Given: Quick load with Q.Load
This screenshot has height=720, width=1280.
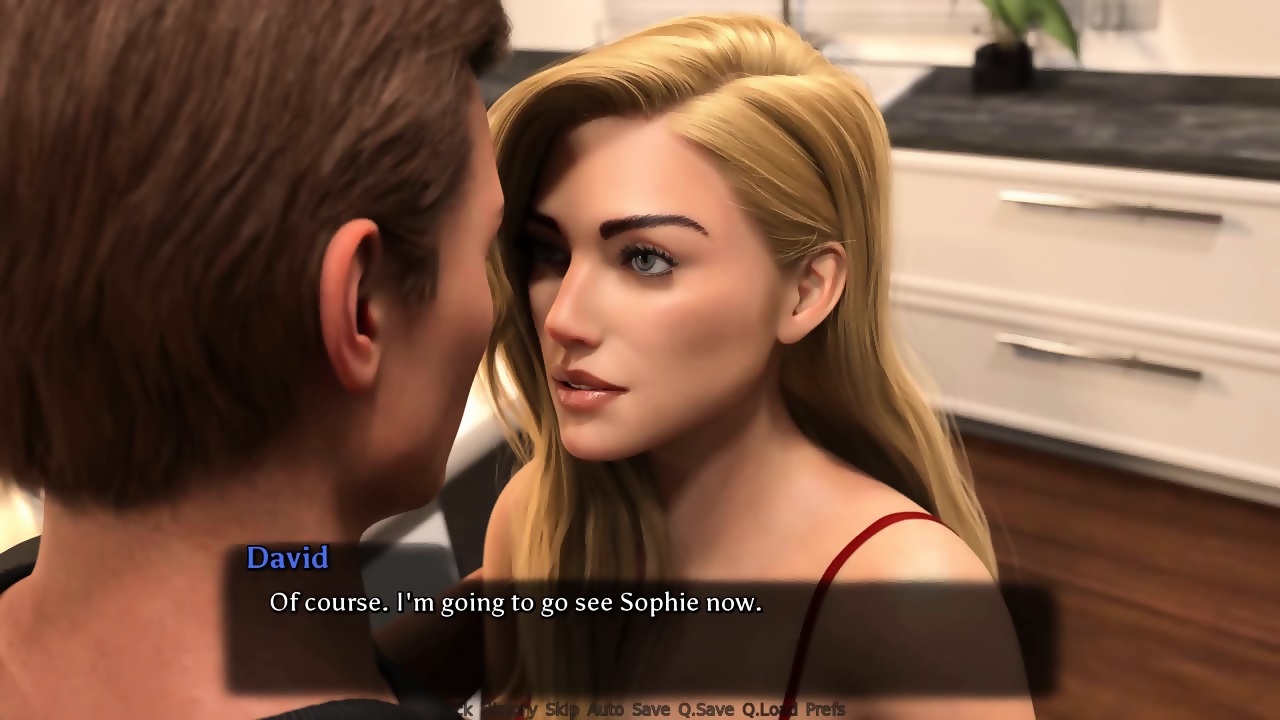Looking at the screenshot, I should coord(769,710).
